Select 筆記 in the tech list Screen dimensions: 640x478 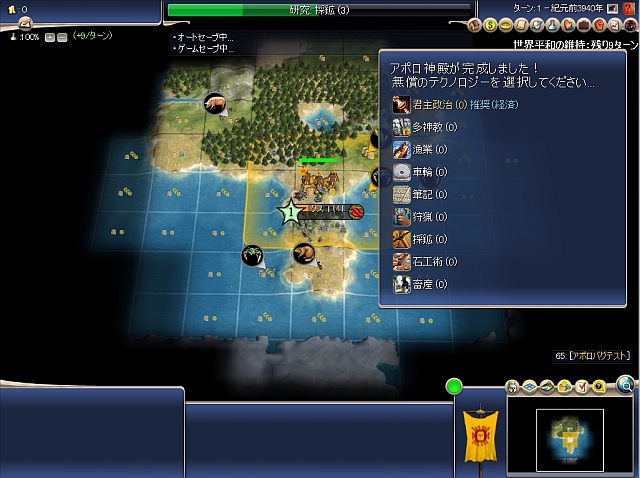[425, 194]
